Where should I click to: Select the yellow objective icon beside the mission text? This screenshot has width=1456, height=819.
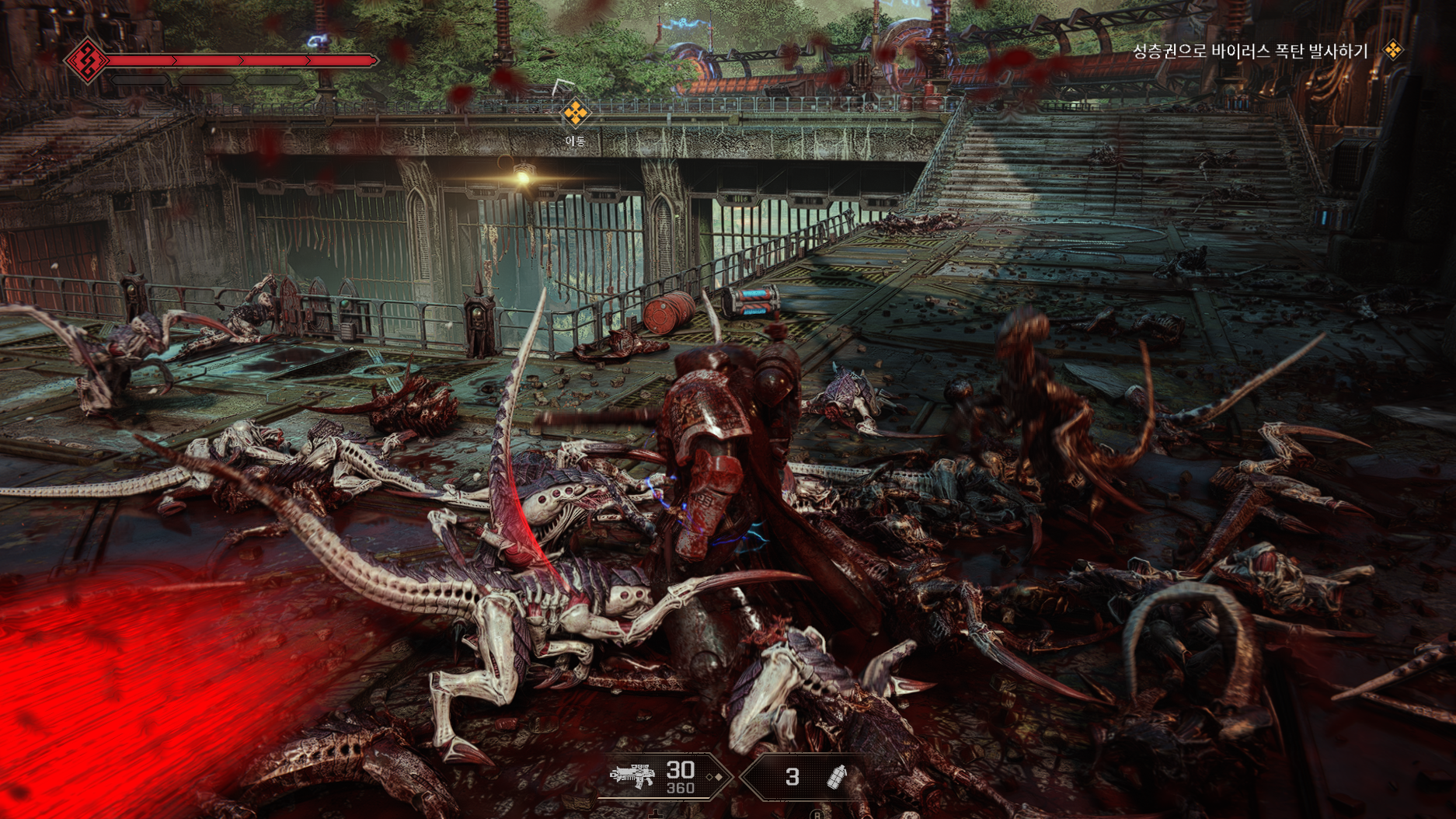1393,51
